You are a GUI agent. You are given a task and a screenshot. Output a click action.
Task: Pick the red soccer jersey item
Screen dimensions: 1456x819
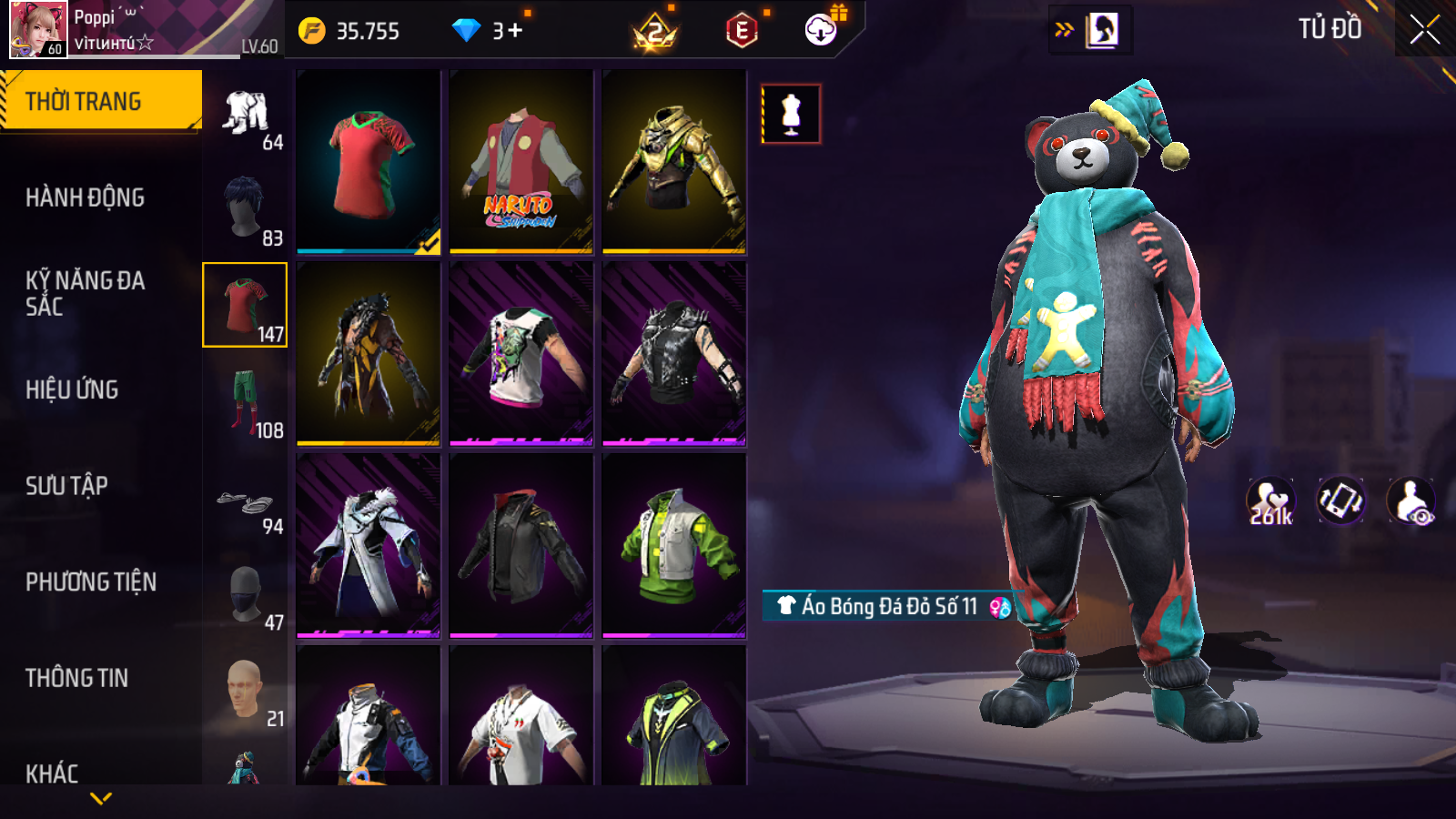coord(368,162)
